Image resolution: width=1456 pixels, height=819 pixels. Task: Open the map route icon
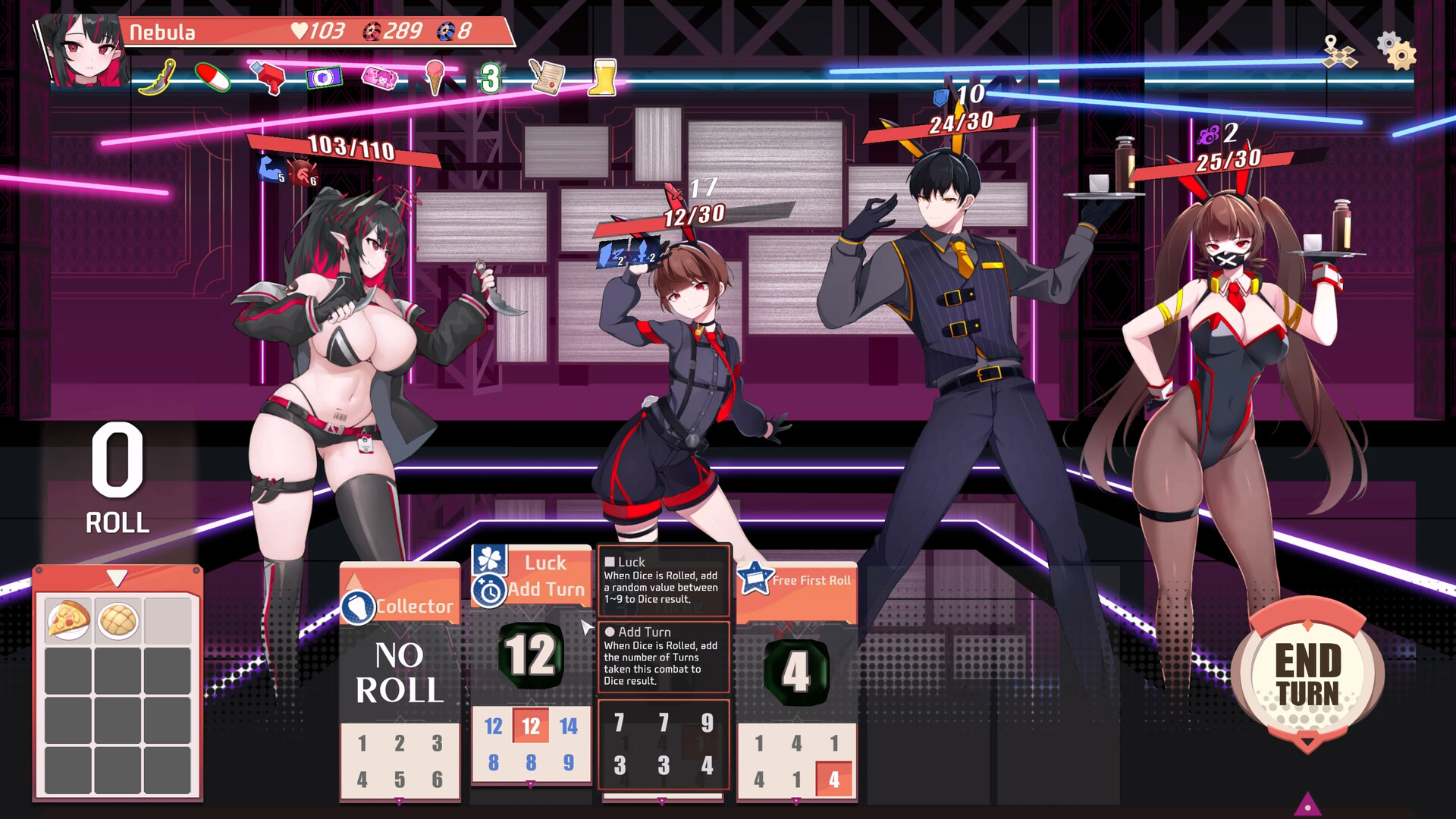click(x=1338, y=52)
